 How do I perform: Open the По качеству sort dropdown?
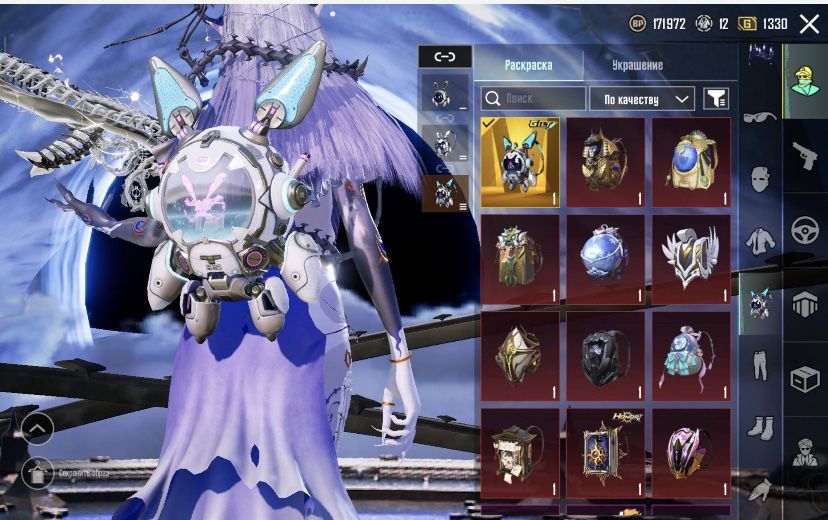[x=642, y=98]
